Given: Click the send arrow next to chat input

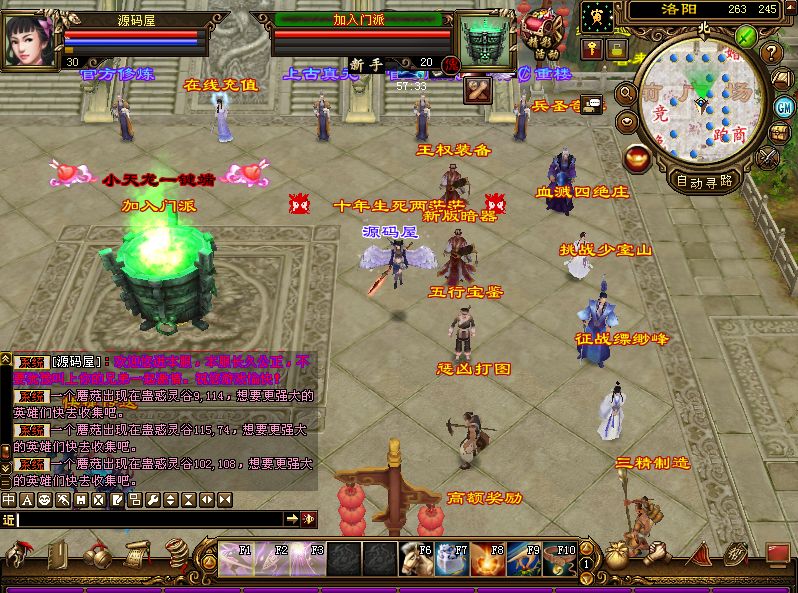Looking at the screenshot, I should point(291,519).
